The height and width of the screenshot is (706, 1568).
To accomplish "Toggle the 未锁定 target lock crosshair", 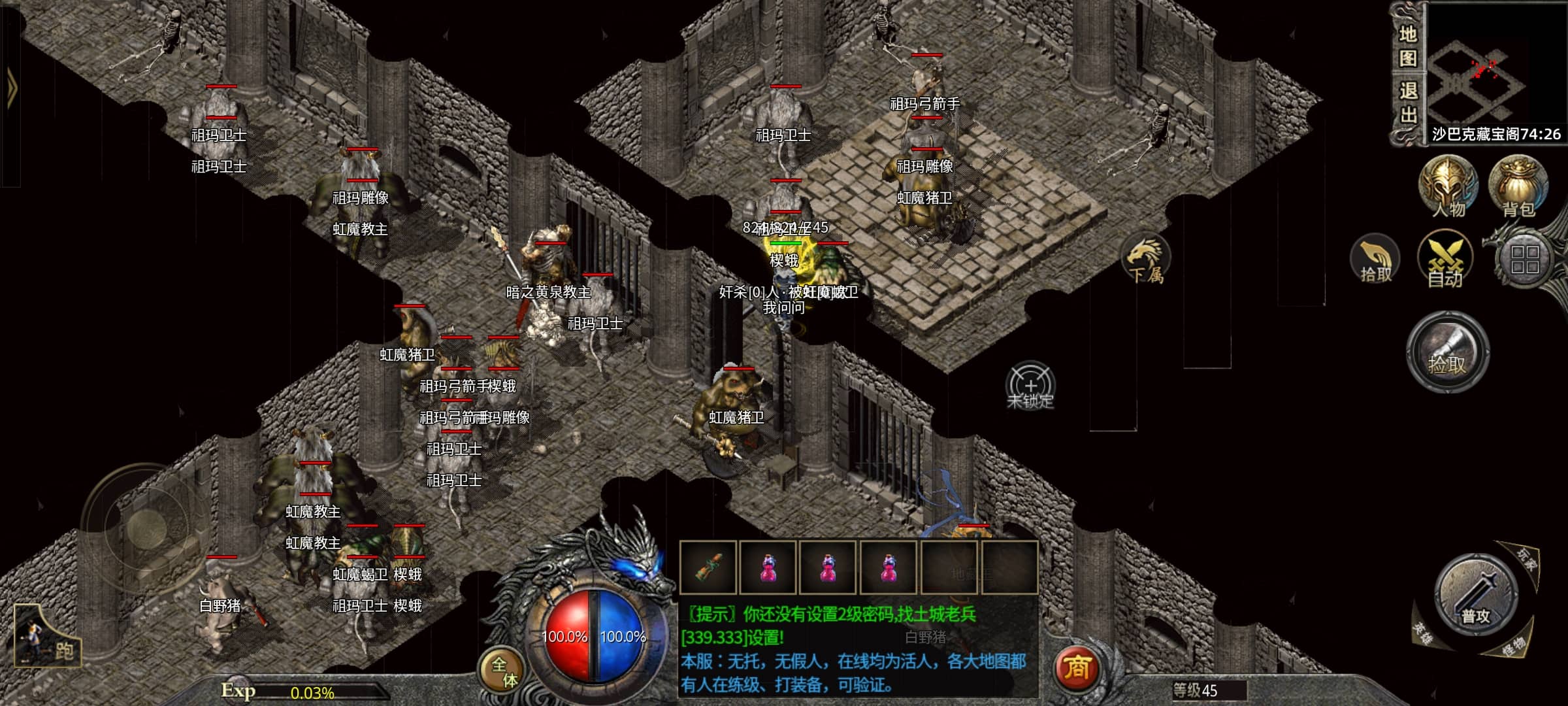I will point(1030,386).
